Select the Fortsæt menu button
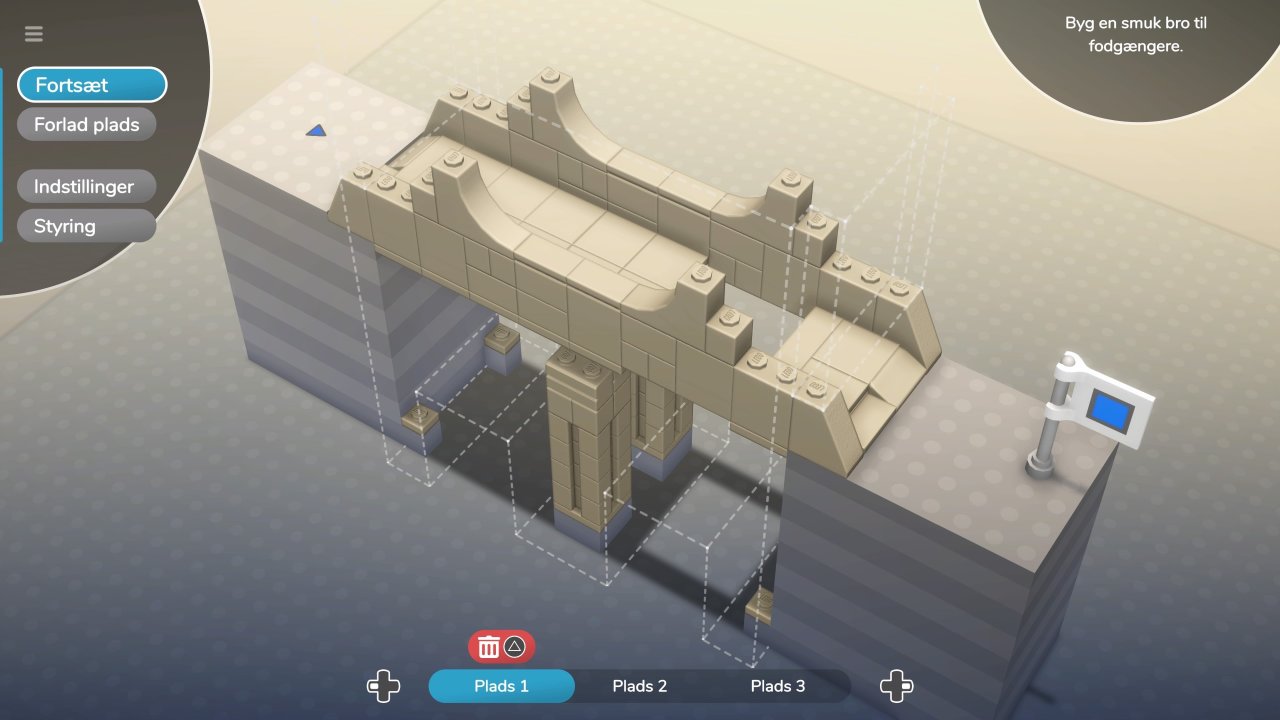 coord(91,85)
